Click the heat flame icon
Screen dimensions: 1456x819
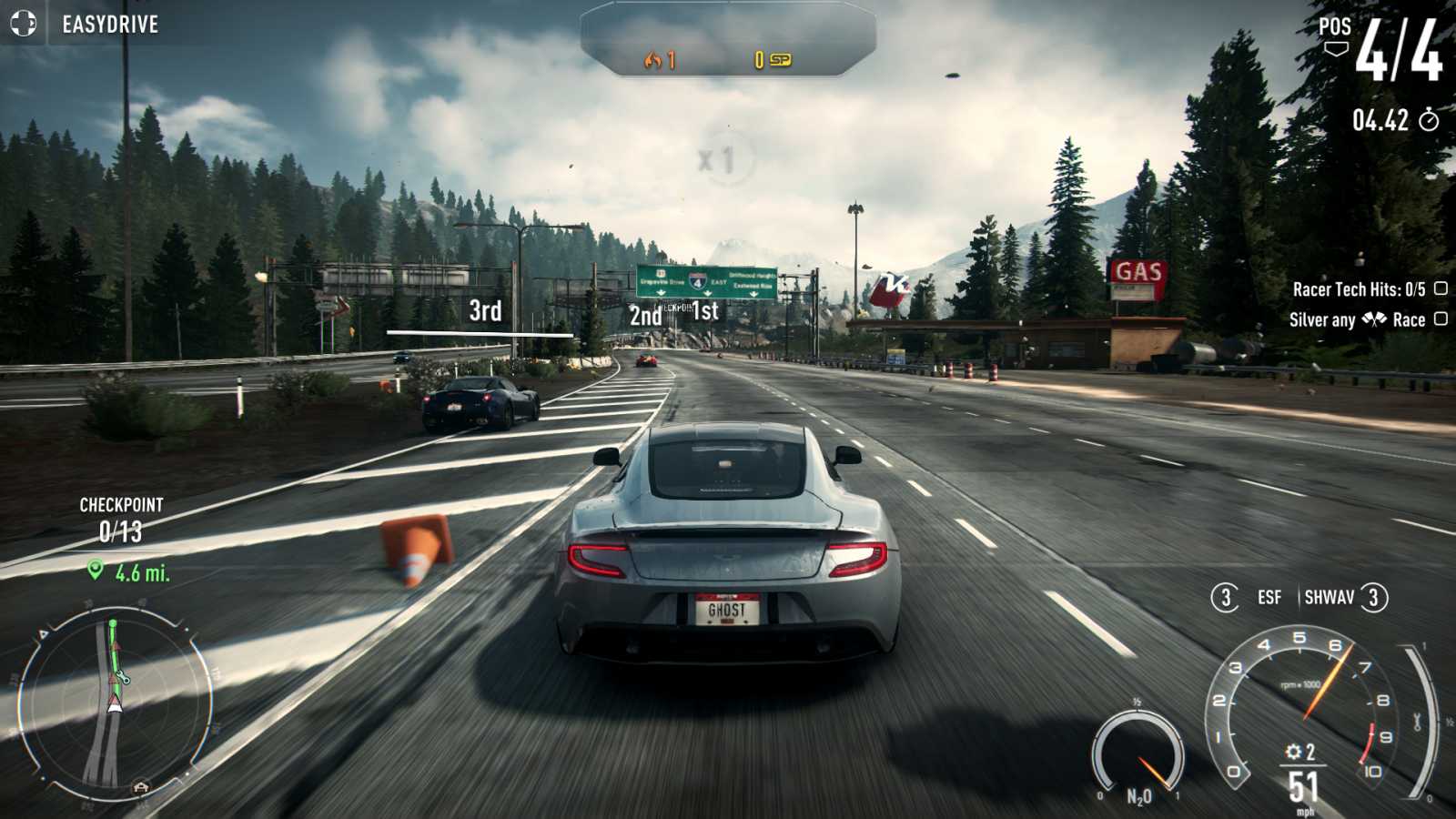[x=653, y=57]
